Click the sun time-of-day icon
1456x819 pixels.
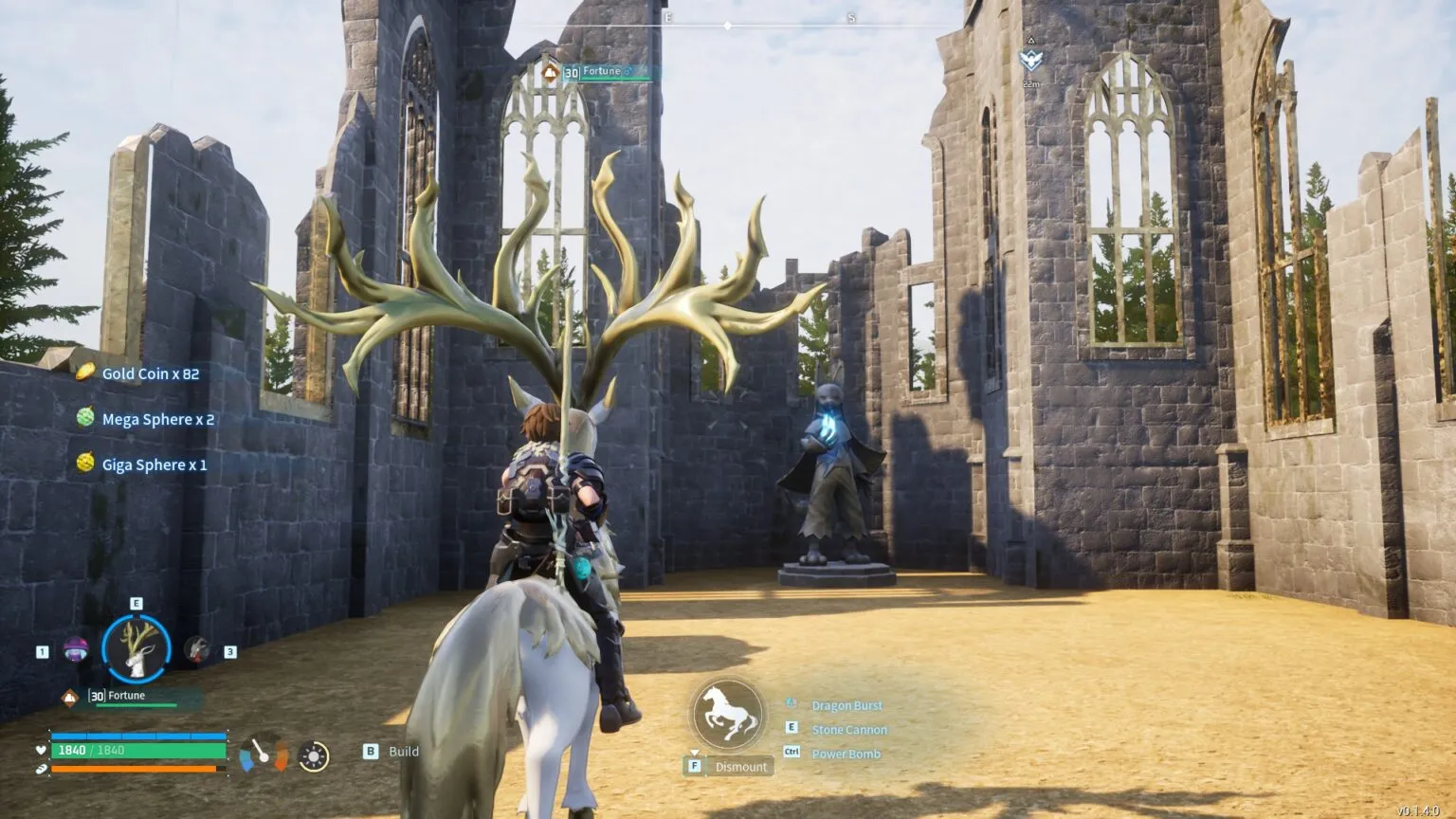coord(313,755)
